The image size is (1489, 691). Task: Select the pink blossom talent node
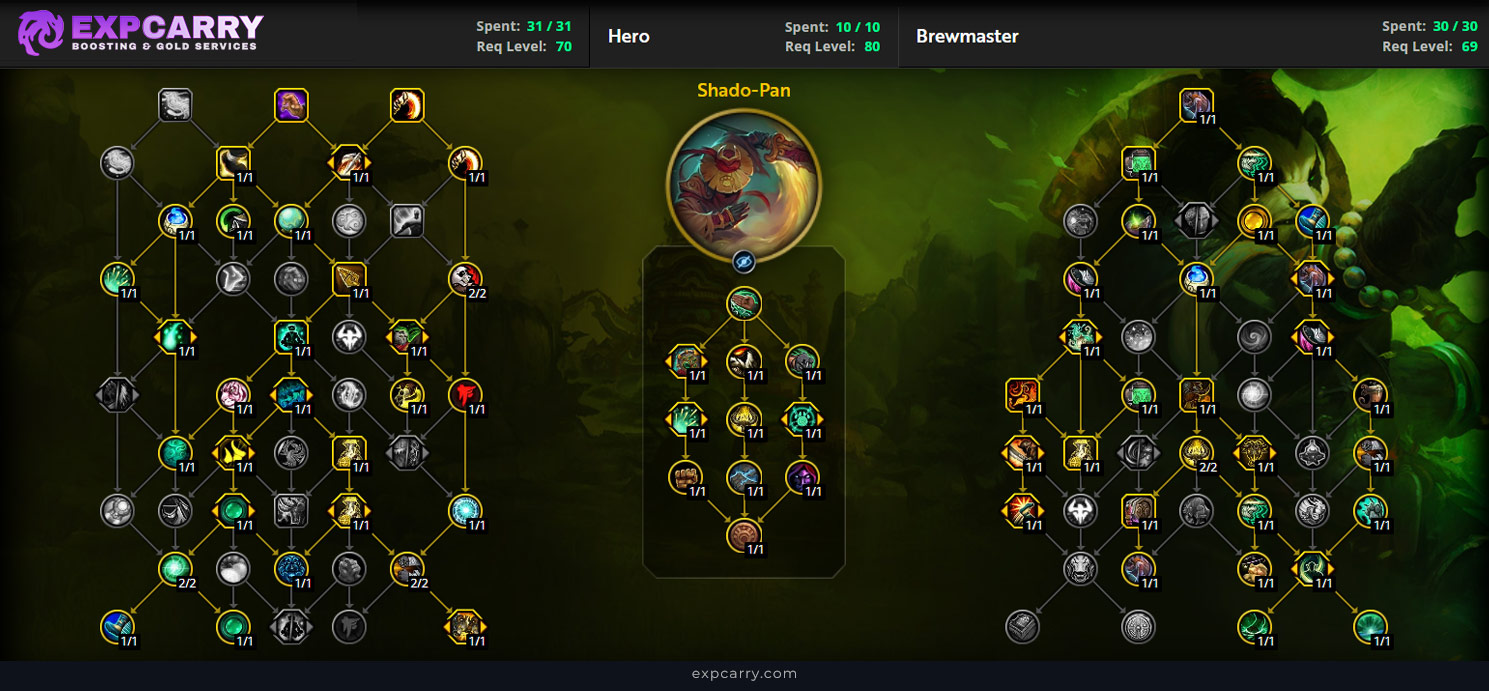[x=233, y=394]
